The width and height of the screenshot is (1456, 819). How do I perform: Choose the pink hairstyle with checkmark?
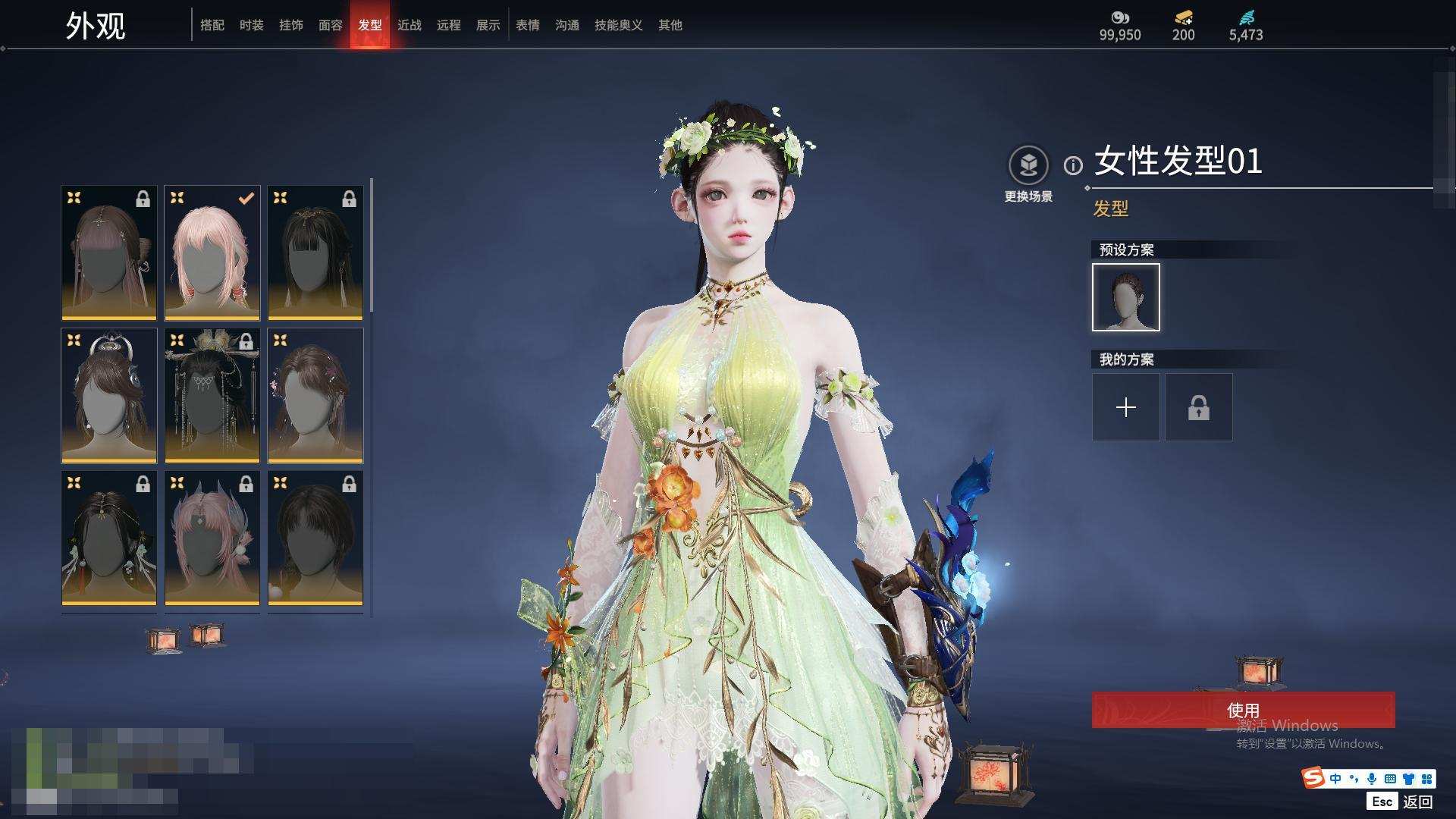pyautogui.click(x=212, y=253)
